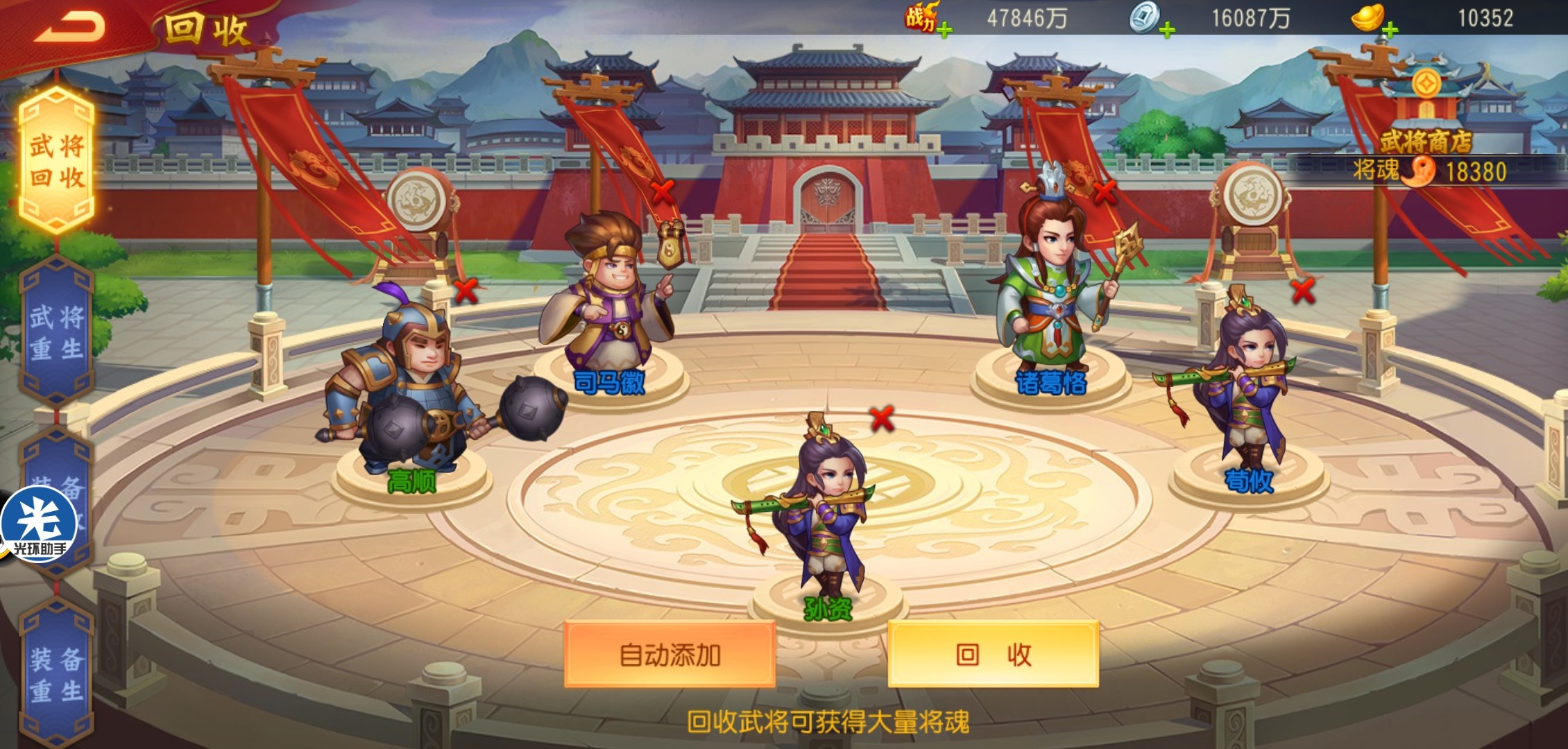Remove 高顺 with his red X
Image resolution: width=1568 pixels, height=749 pixels.
pos(466,291)
